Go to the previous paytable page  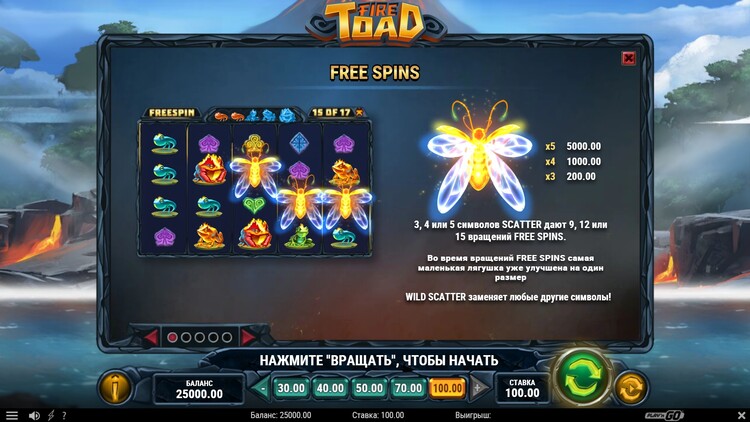click(150, 338)
